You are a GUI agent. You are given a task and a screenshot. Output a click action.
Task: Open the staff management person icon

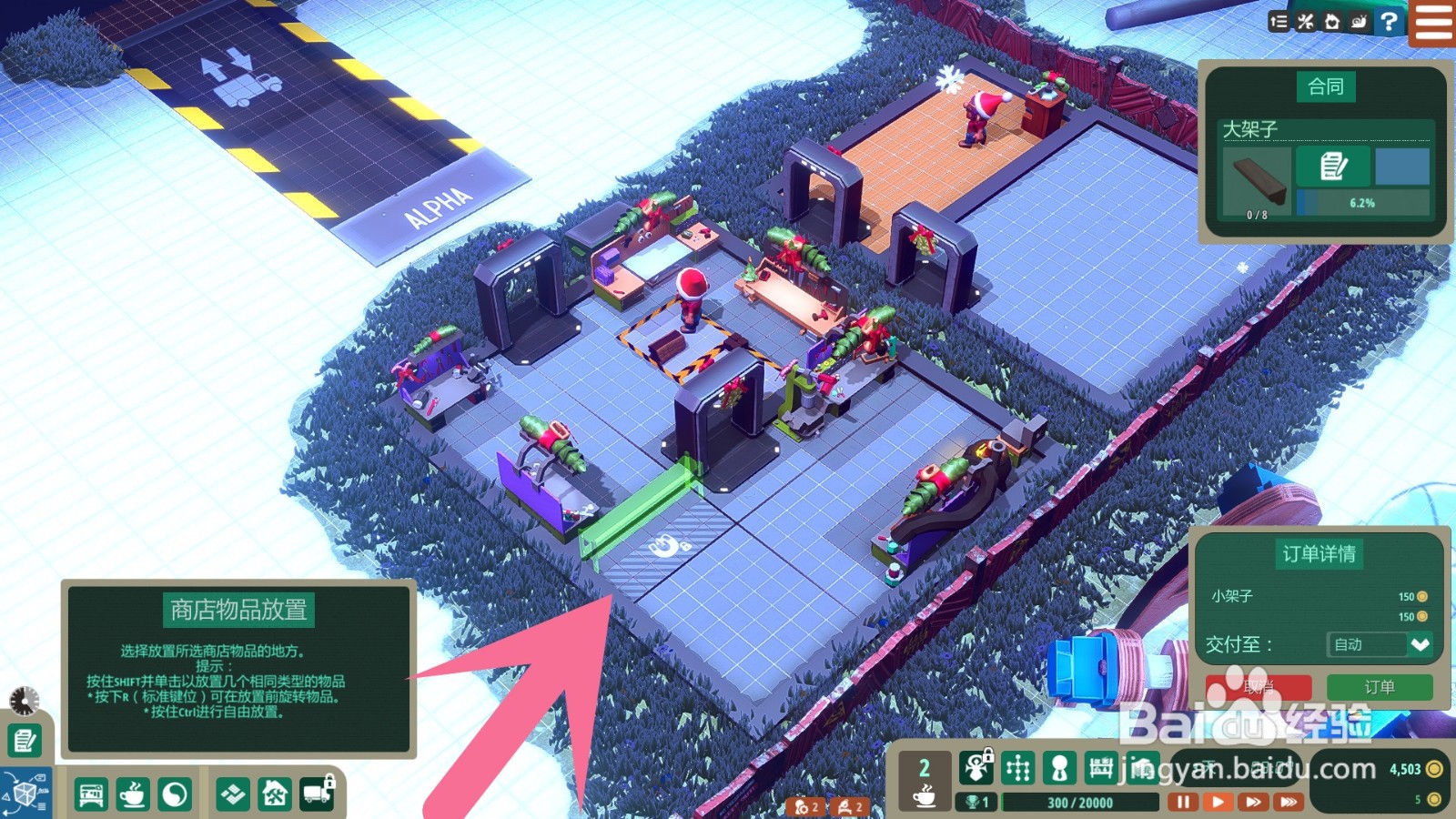(1059, 769)
